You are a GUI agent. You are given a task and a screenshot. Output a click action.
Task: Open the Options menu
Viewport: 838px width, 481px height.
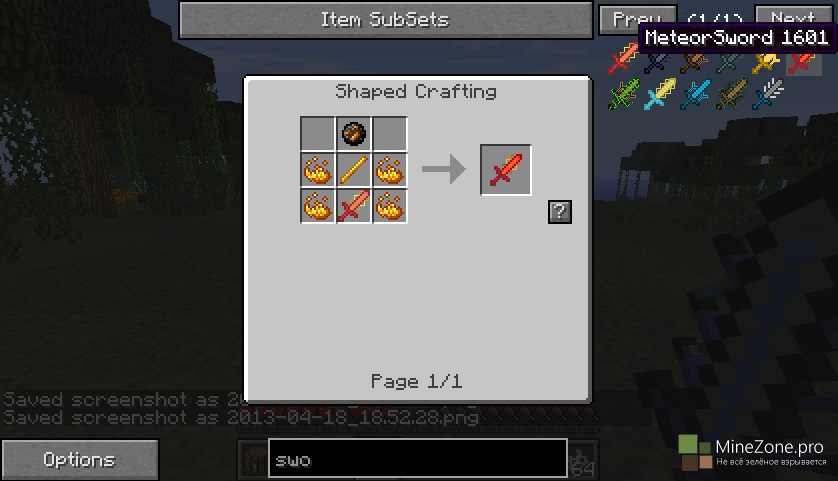(79, 460)
